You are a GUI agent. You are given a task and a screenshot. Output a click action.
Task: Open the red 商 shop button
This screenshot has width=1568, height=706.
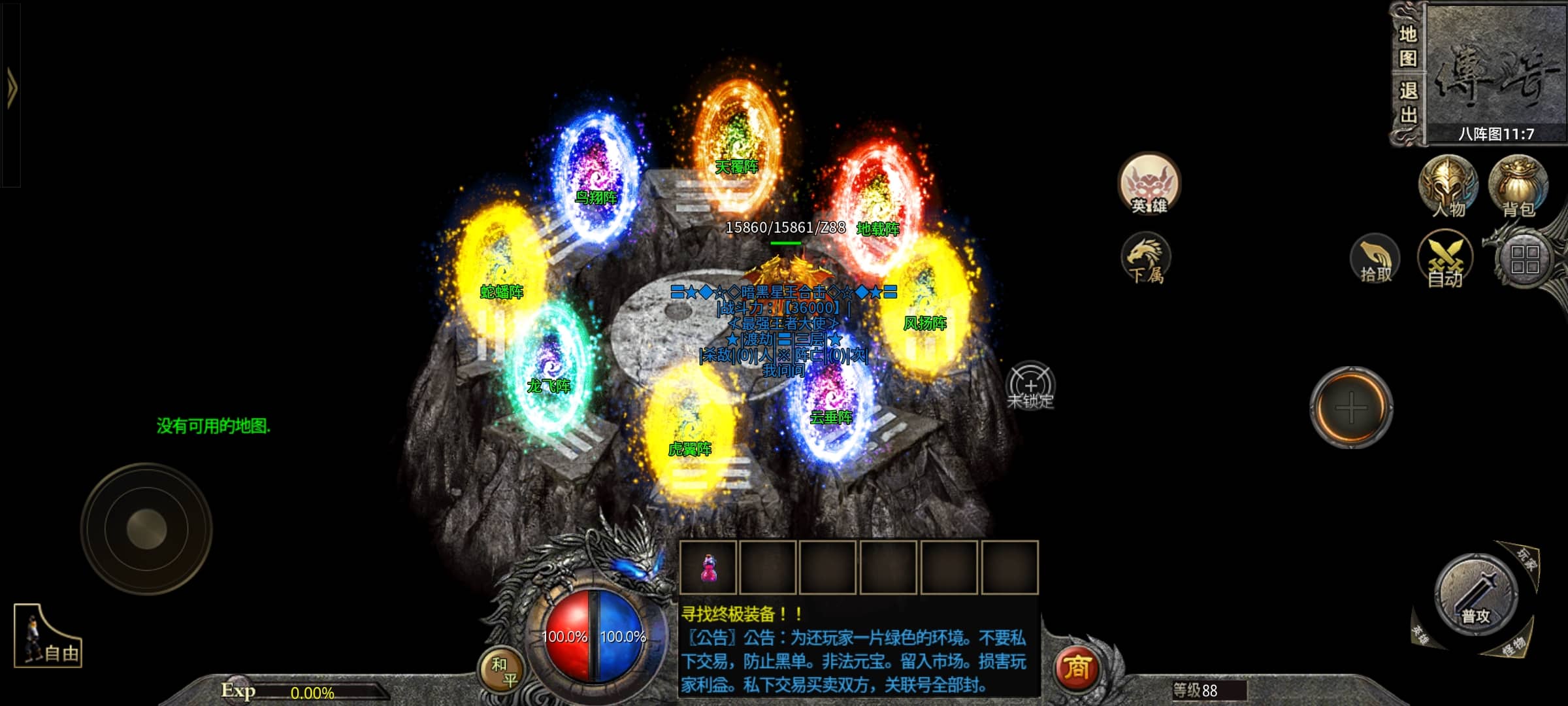1077,668
